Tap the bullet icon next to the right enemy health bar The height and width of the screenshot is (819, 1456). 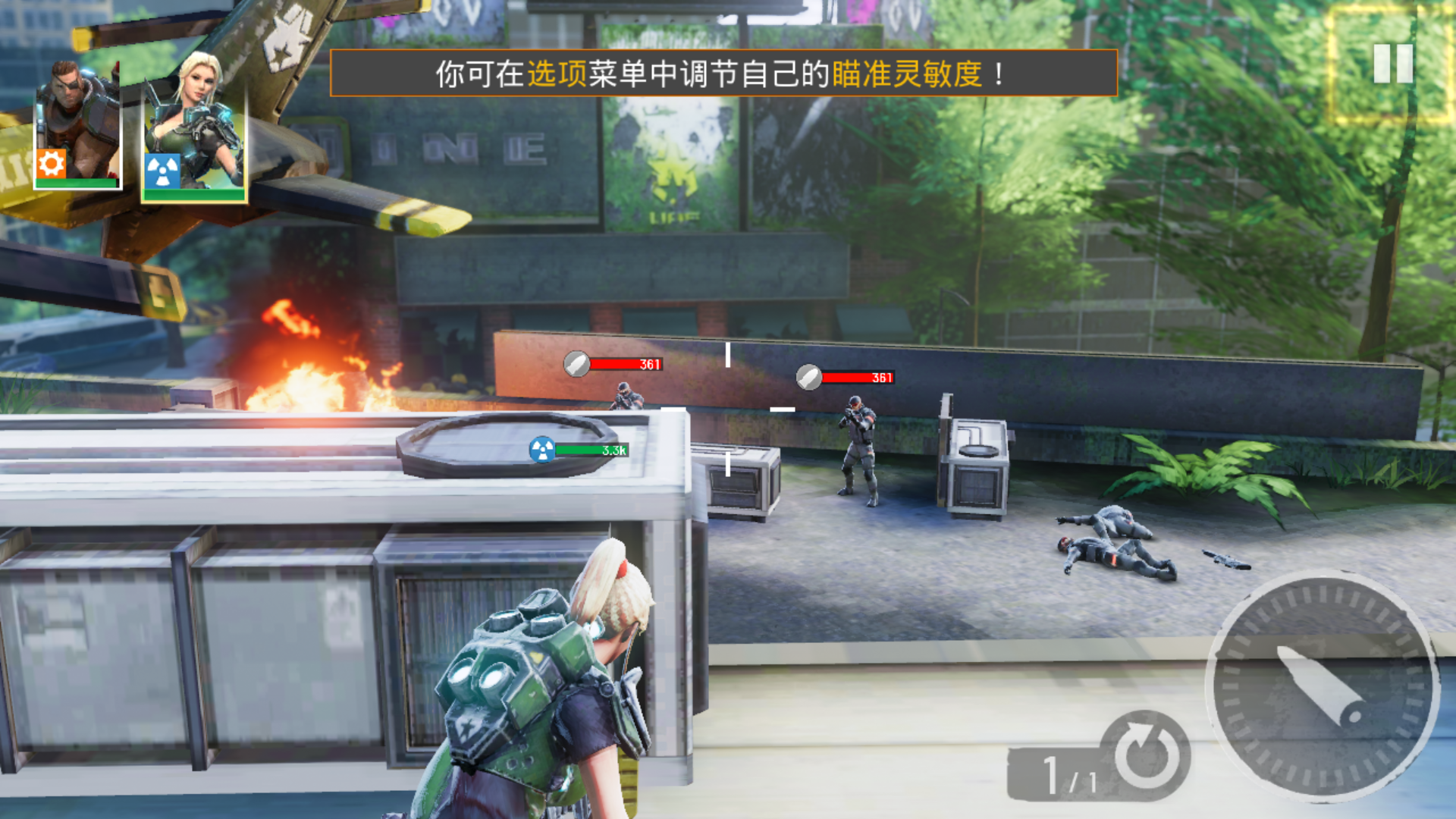click(x=810, y=376)
